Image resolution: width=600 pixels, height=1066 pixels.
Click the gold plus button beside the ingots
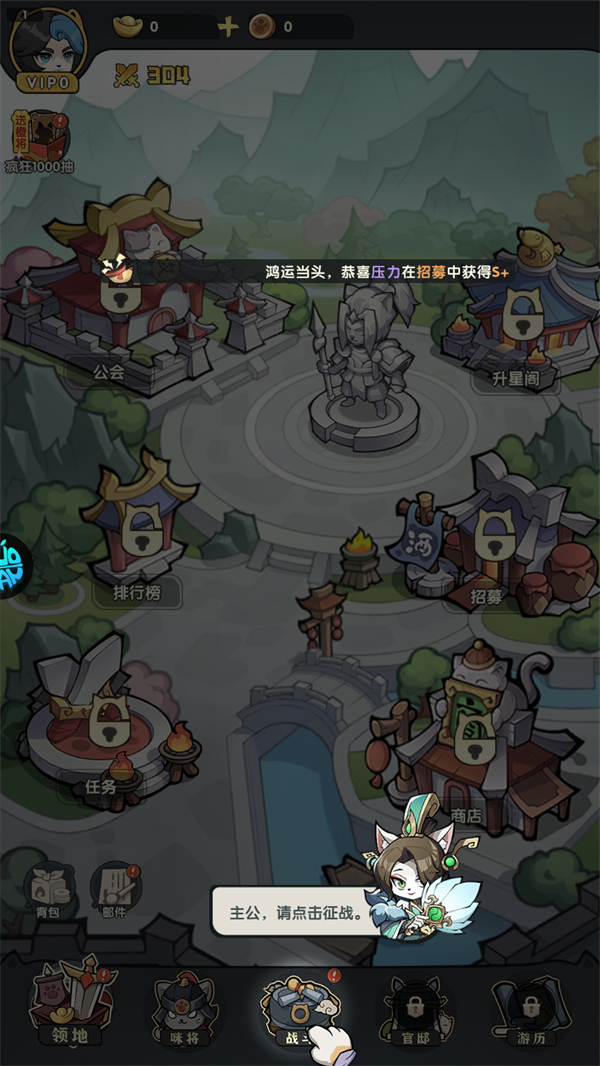click(228, 27)
